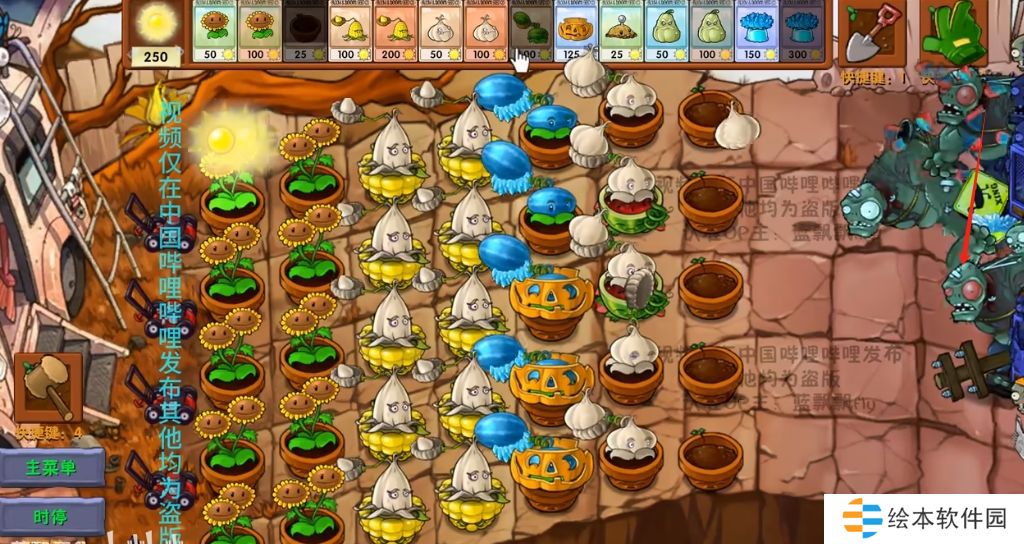This screenshot has height=544, width=1024.
Task: Pick the 50-sun Garlic seed packet
Action: 440,32
